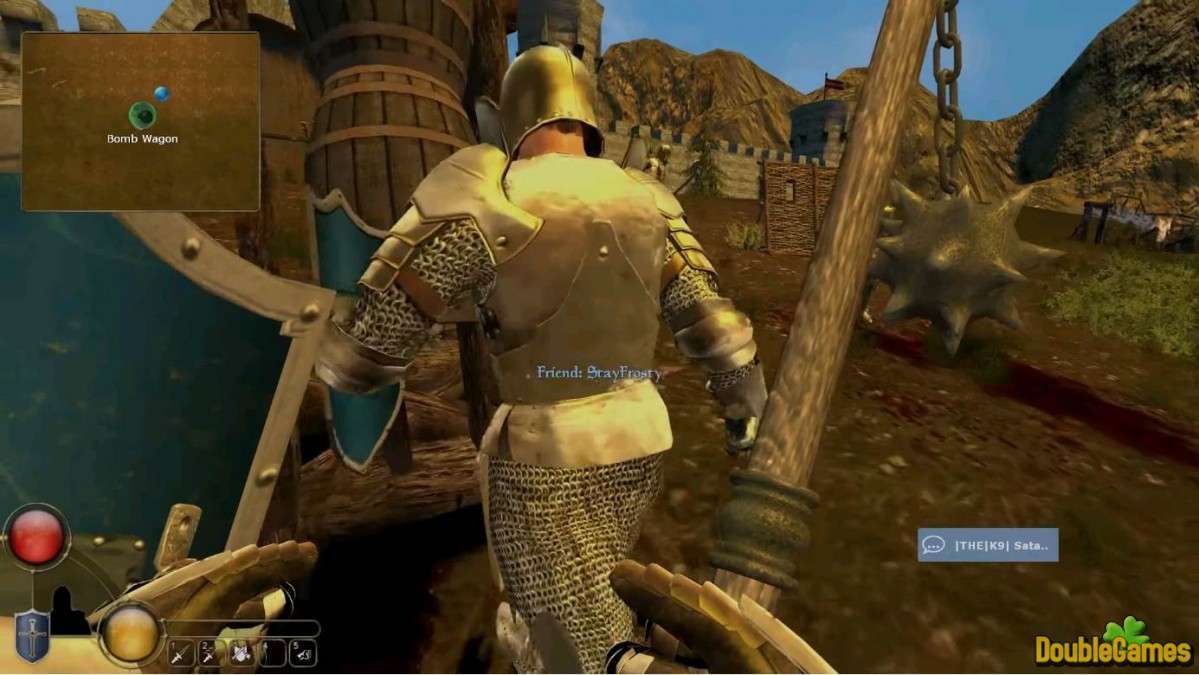
Task: Activate hotbar slot 5
Action: (x=302, y=654)
